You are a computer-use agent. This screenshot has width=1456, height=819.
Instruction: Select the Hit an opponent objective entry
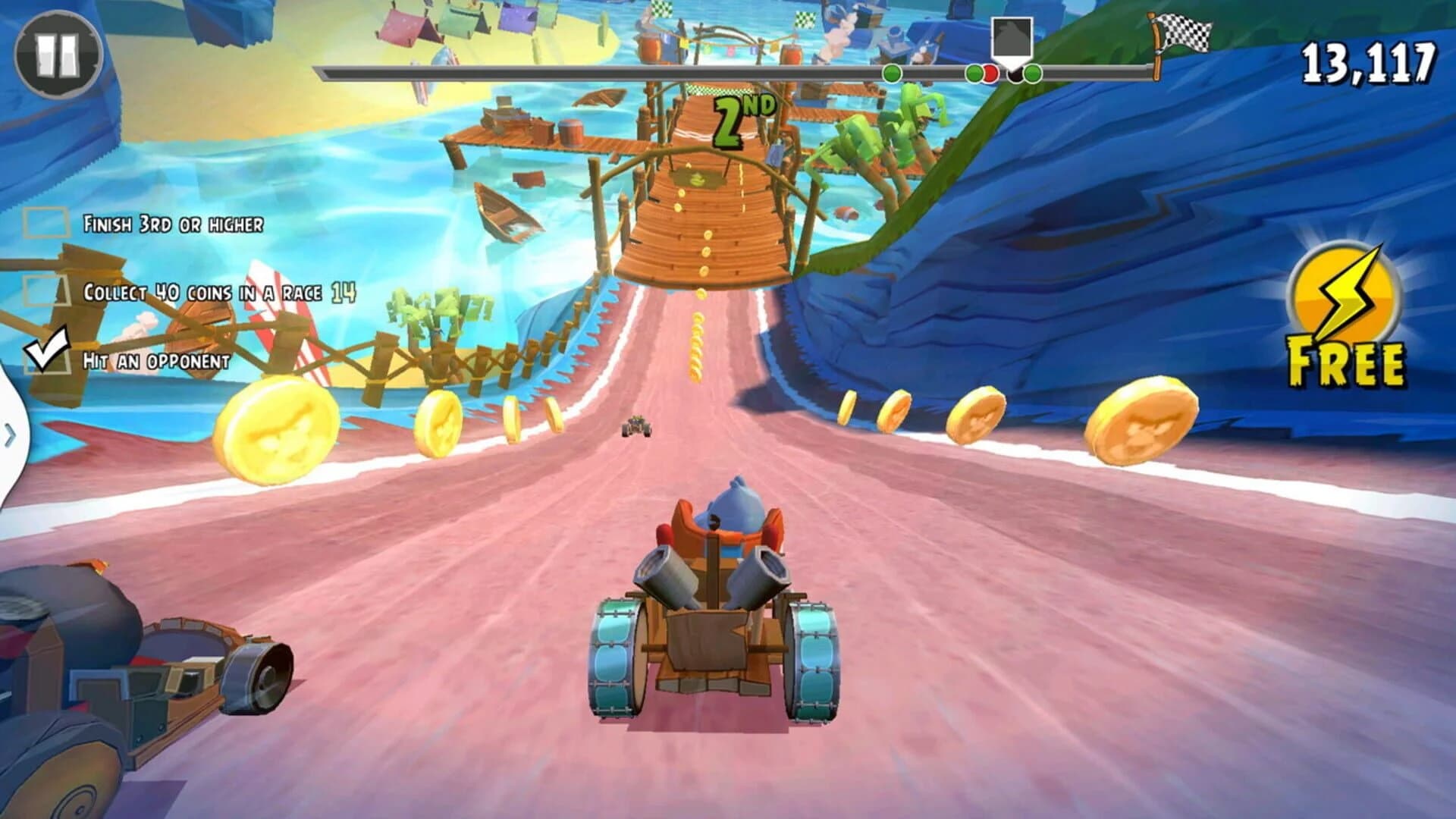click(x=155, y=361)
